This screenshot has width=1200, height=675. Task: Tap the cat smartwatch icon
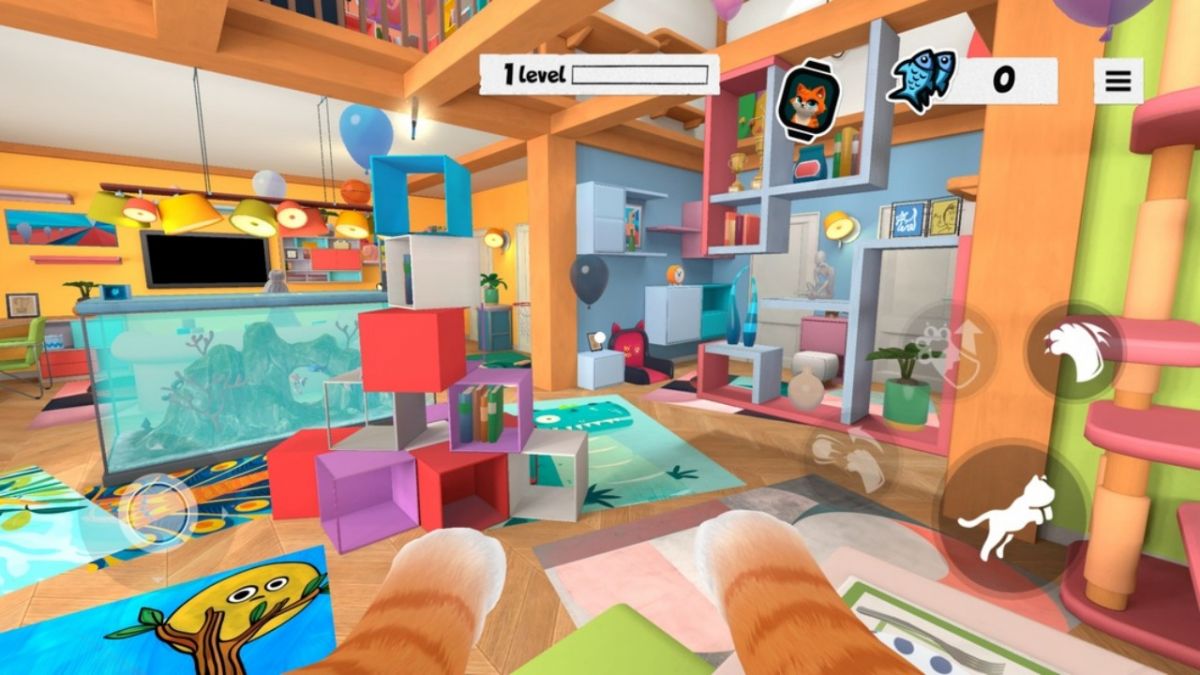coord(808,99)
